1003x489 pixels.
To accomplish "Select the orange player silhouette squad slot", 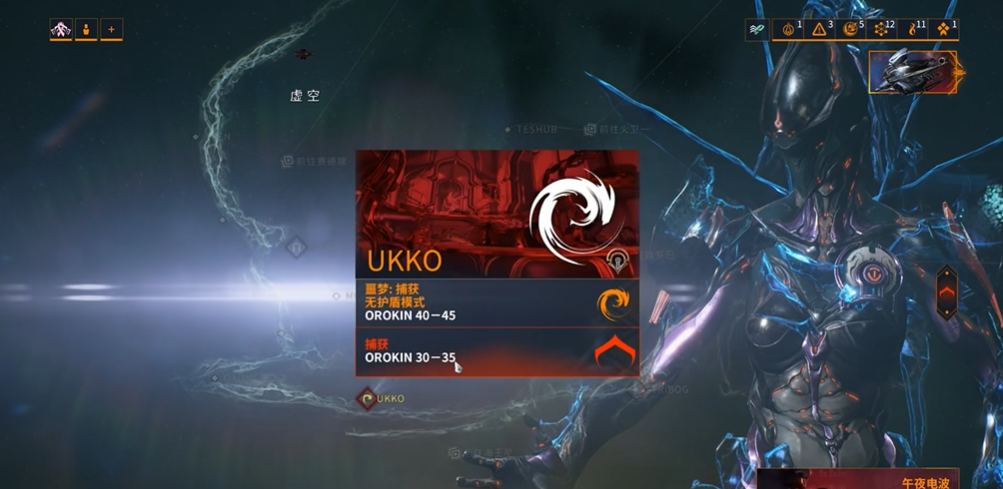I will (86, 30).
